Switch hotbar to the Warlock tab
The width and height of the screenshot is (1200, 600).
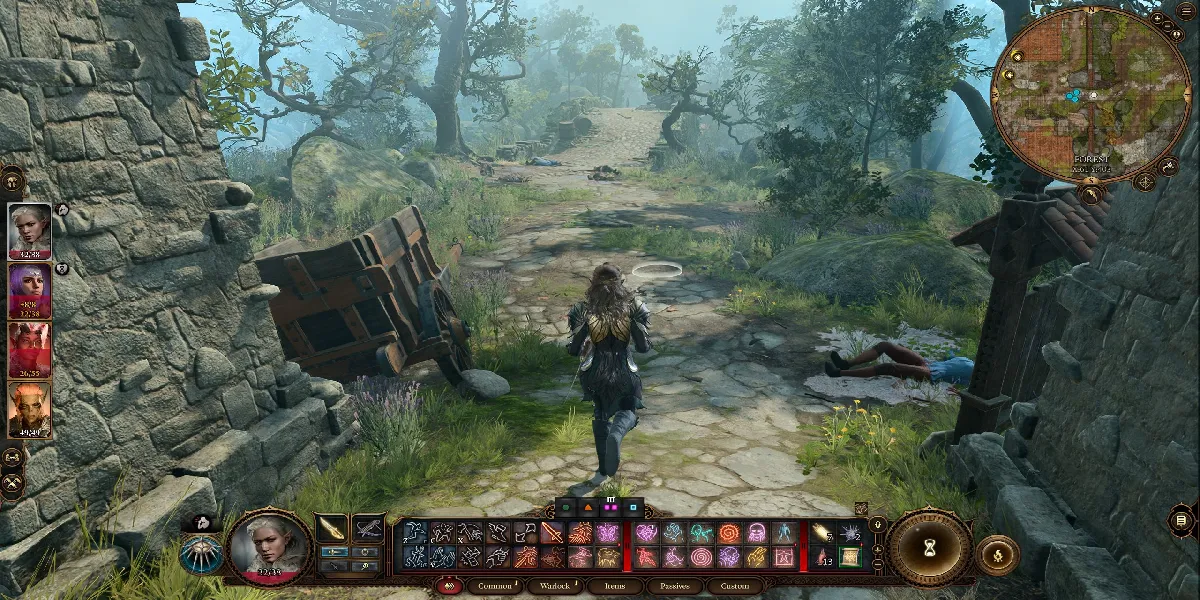point(553,586)
